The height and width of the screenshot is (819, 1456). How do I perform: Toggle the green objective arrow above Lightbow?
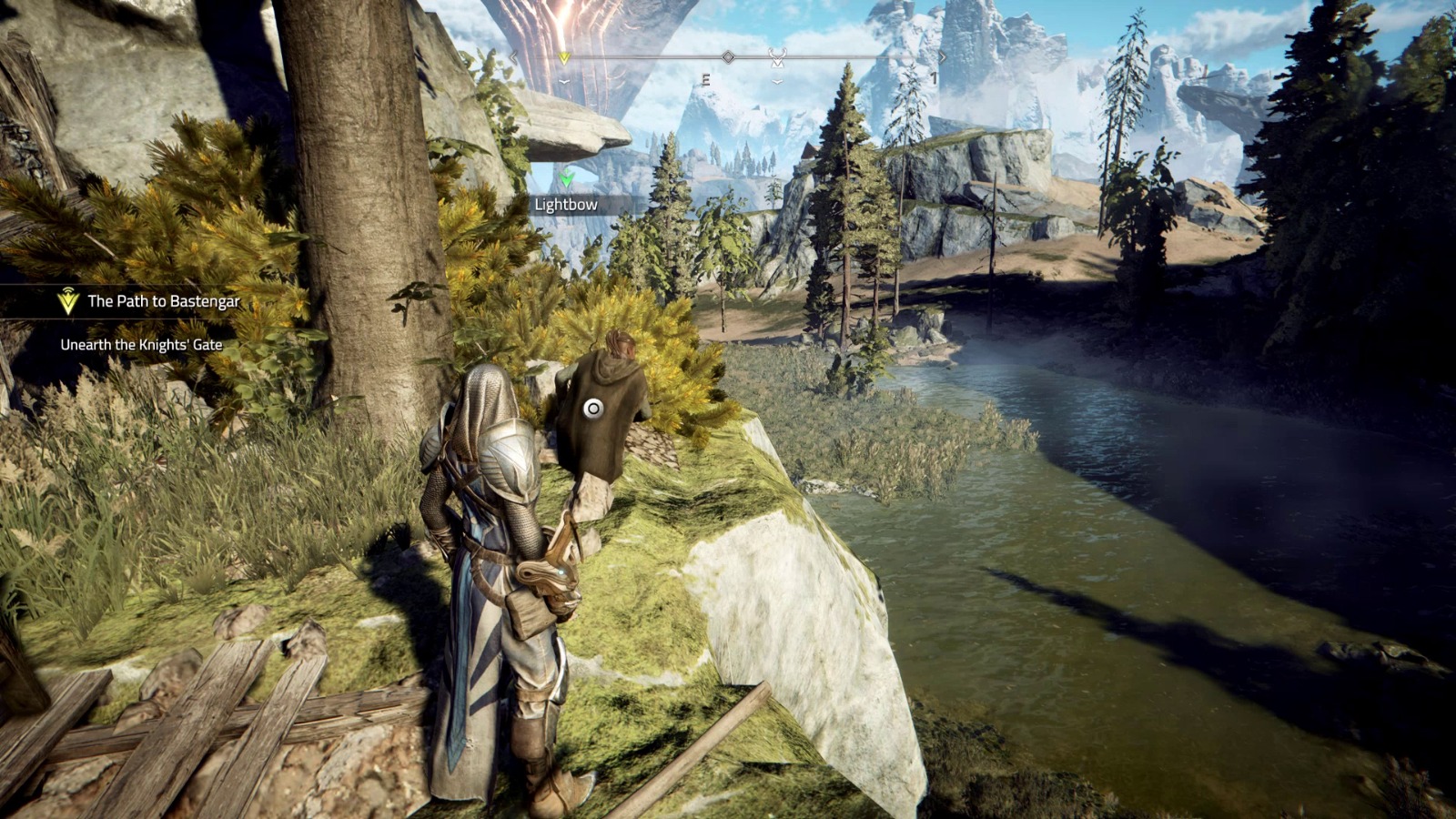[x=565, y=179]
